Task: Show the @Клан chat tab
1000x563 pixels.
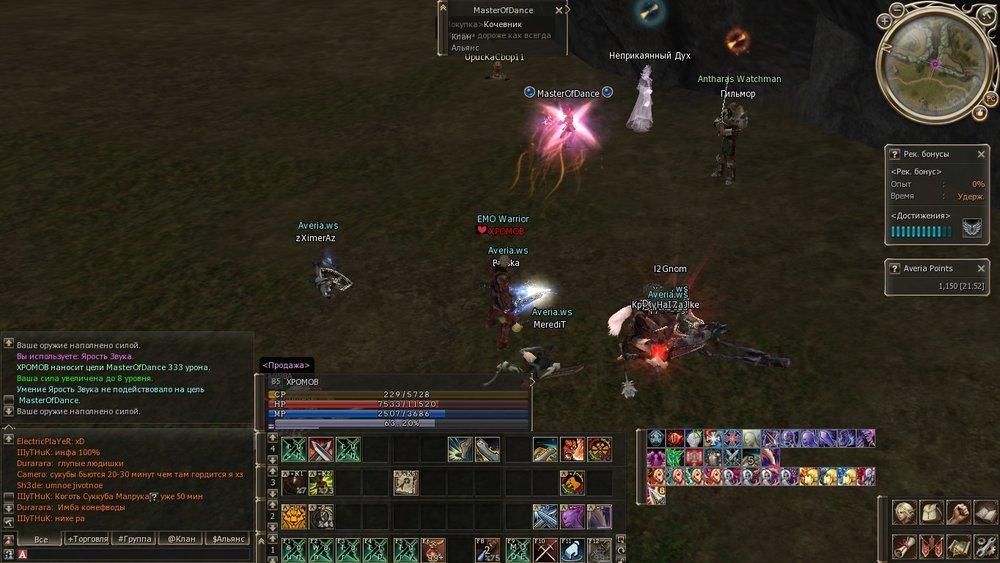Action: click(180, 539)
